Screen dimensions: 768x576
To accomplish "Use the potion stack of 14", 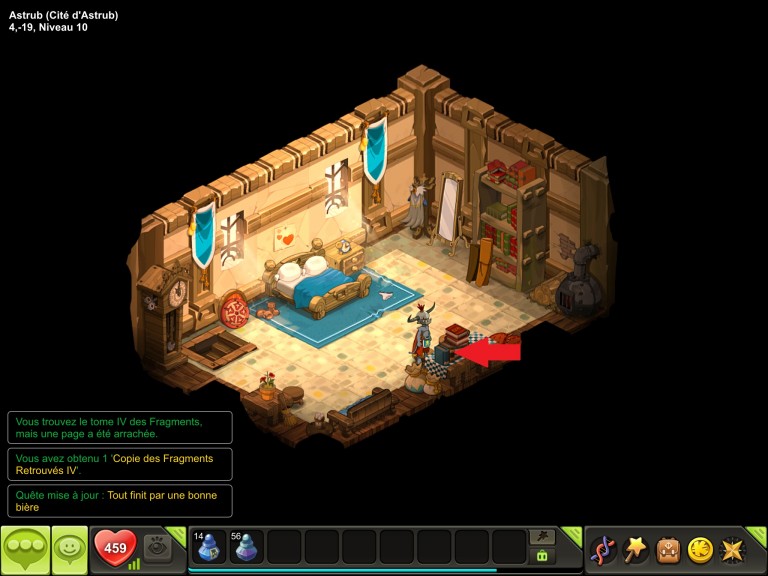I will click(208, 547).
